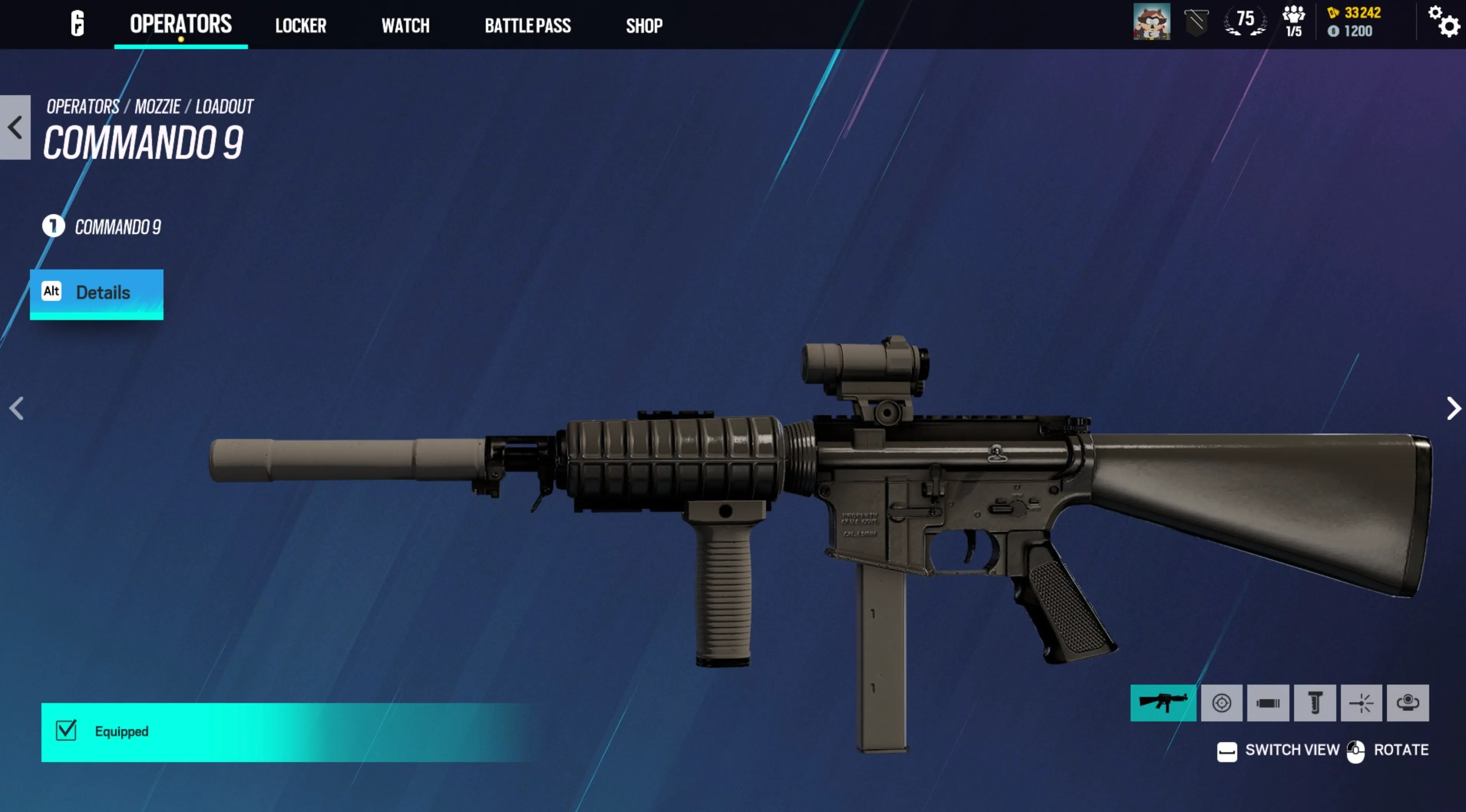Select the weapon silhouette view button
Screen dimensions: 1466x812
click(x=1163, y=703)
